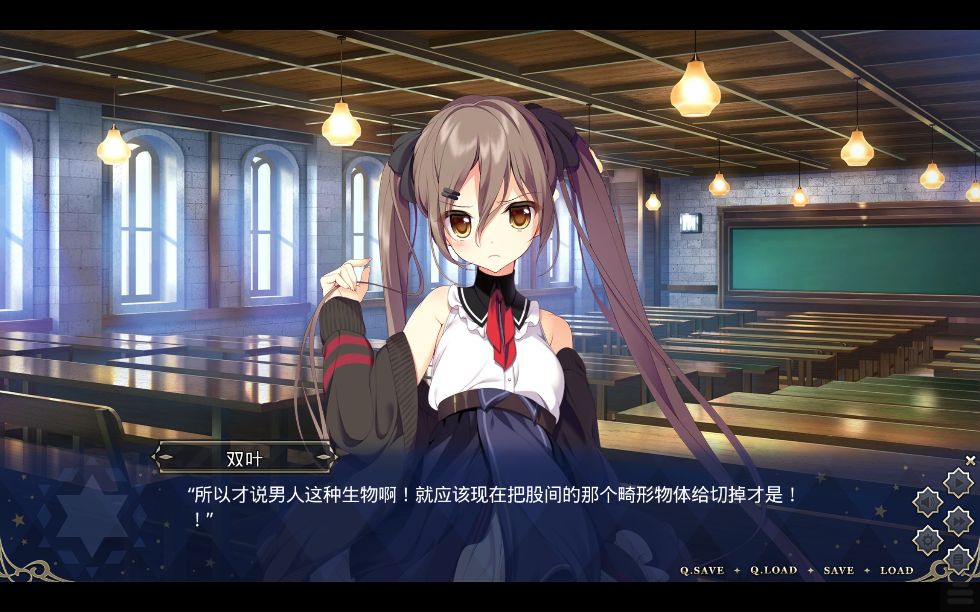Quick load with the Q.LOAD button
This screenshot has width=980, height=612.
[x=774, y=570]
